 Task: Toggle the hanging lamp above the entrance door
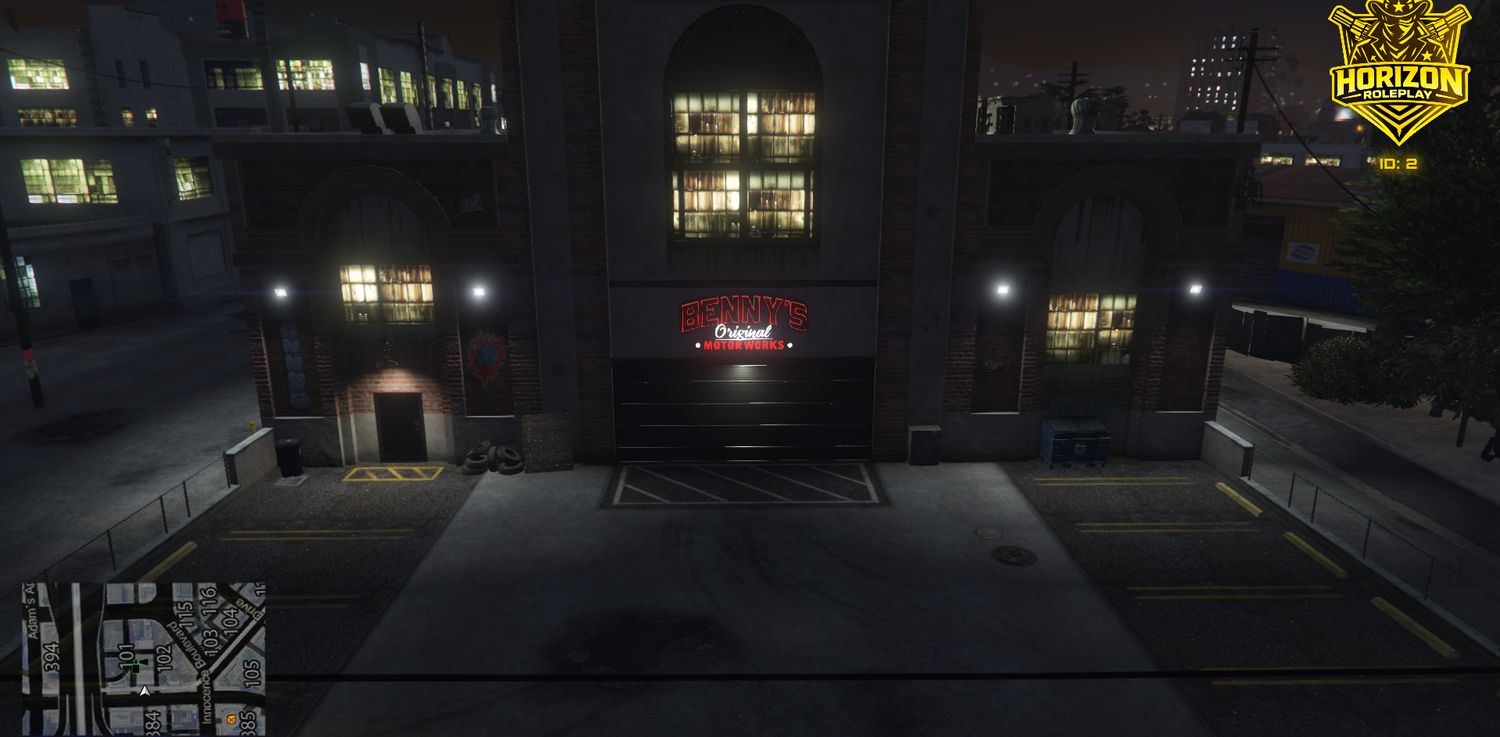click(390, 355)
